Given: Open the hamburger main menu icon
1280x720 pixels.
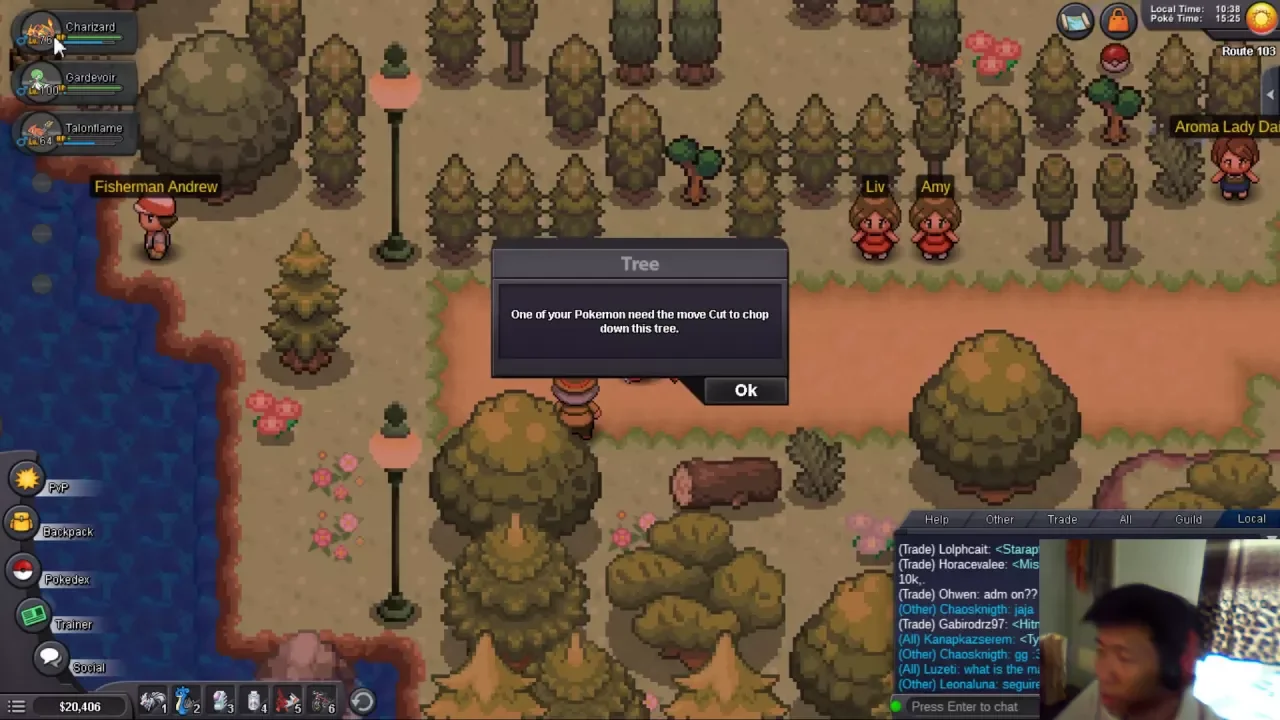Looking at the screenshot, I should pos(17,706).
